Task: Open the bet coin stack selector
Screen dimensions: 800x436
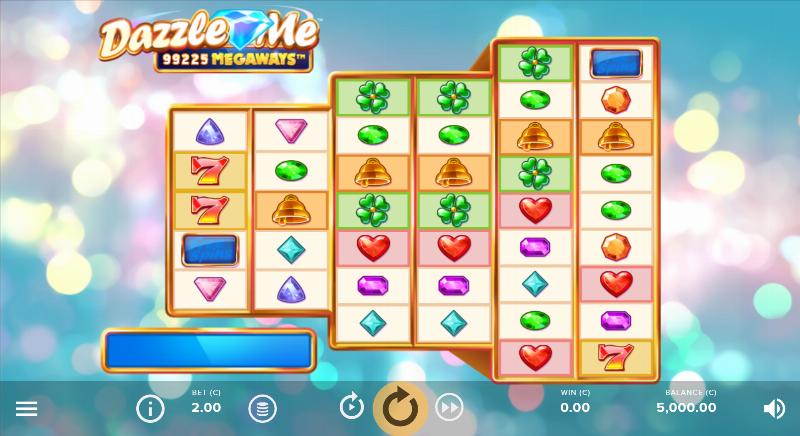Action: 262,408
